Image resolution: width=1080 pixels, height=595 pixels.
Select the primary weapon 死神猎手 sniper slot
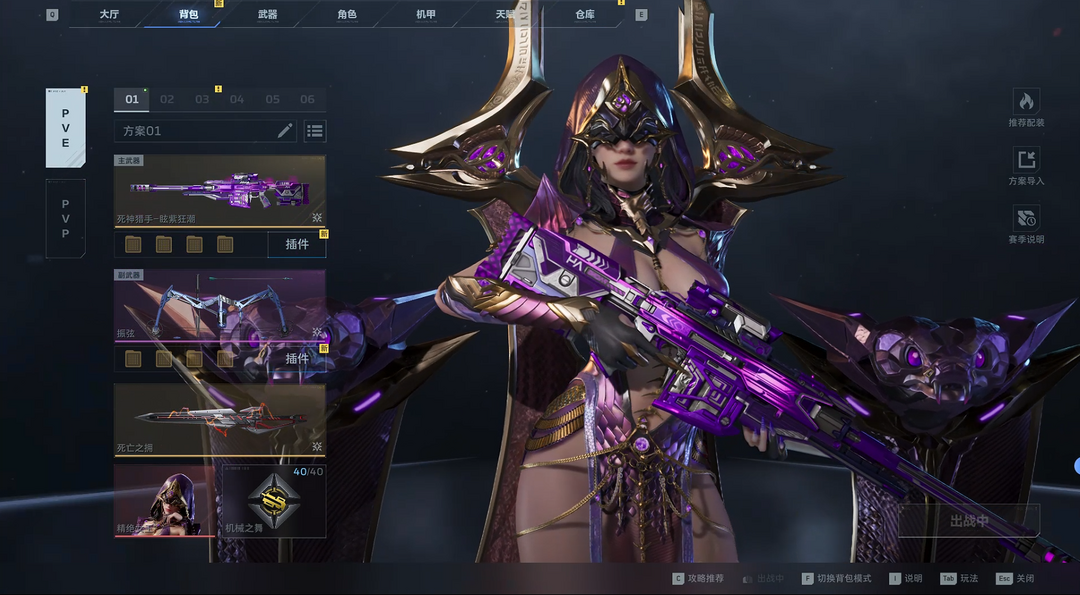click(219, 190)
